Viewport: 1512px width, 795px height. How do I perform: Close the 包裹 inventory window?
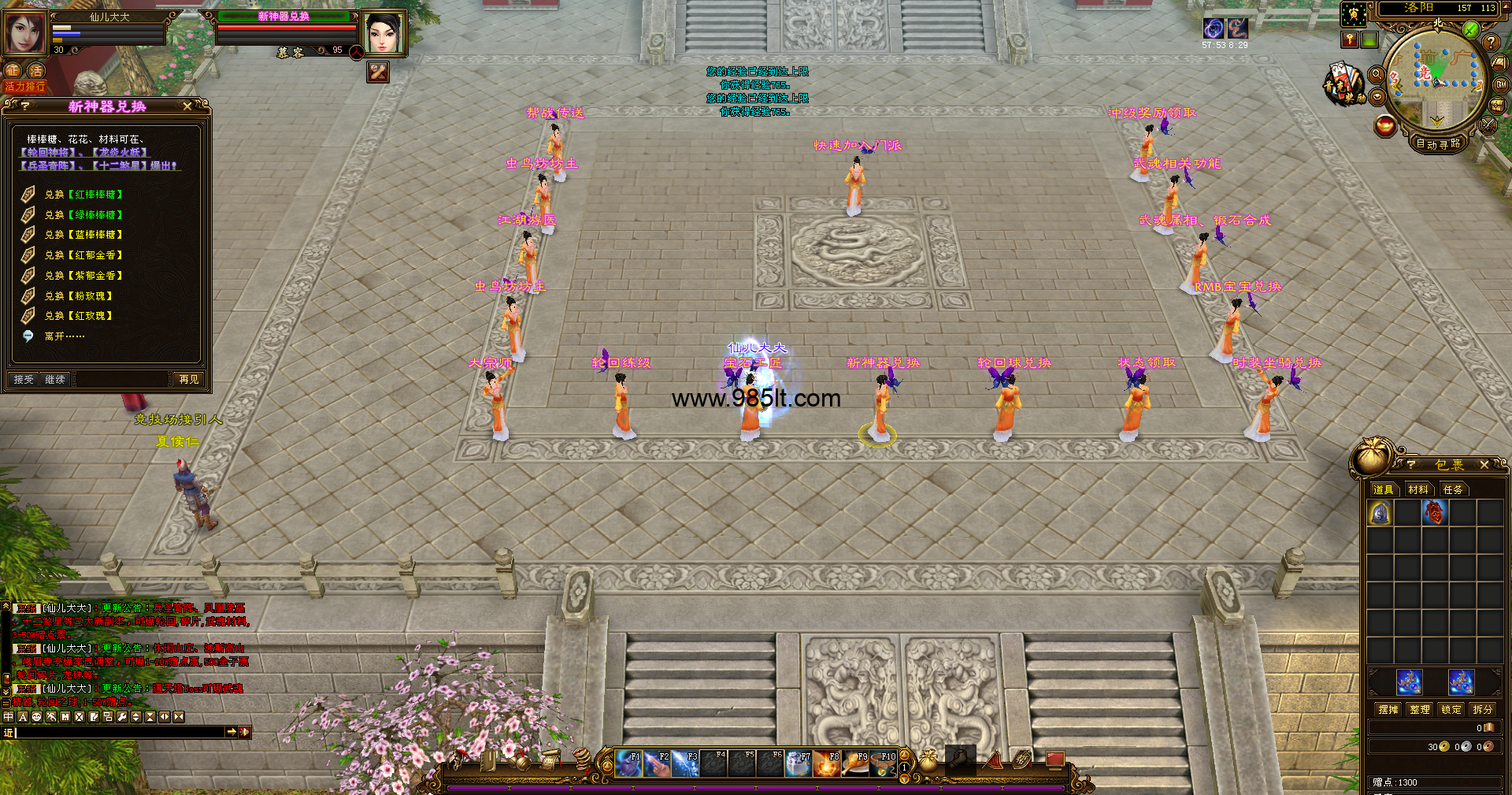(x=1484, y=466)
